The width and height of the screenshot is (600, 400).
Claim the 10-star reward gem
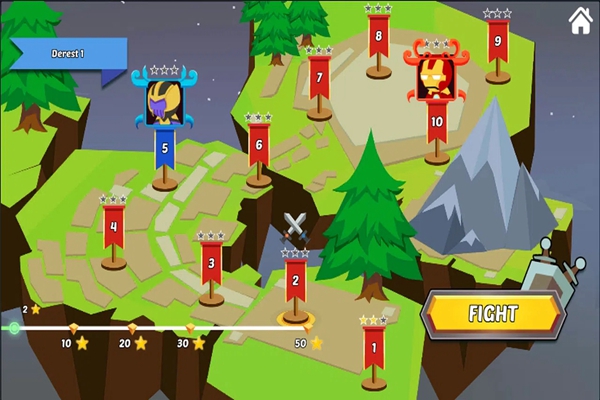click(72, 328)
